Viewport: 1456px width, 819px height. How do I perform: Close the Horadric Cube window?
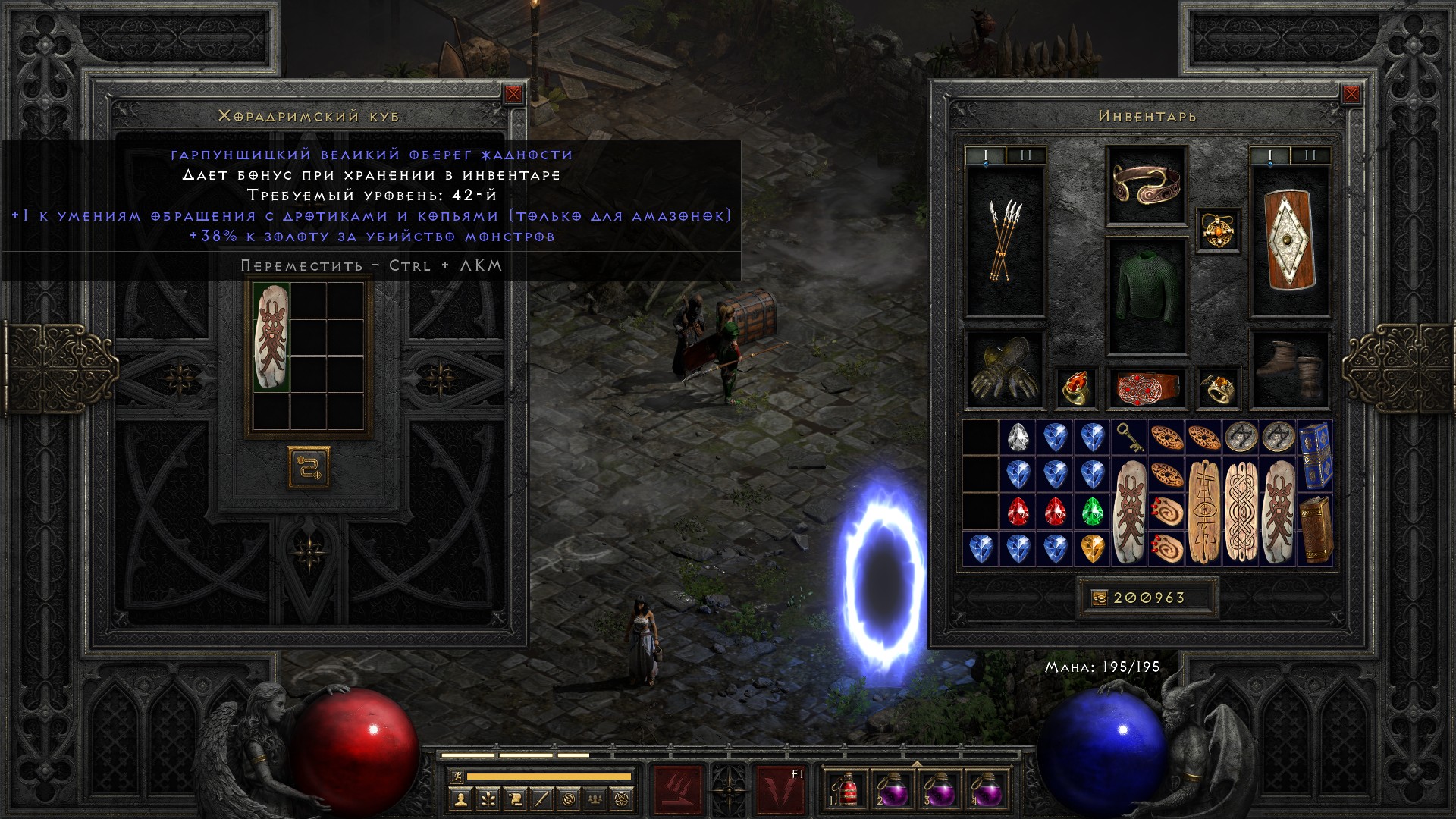pos(513,94)
